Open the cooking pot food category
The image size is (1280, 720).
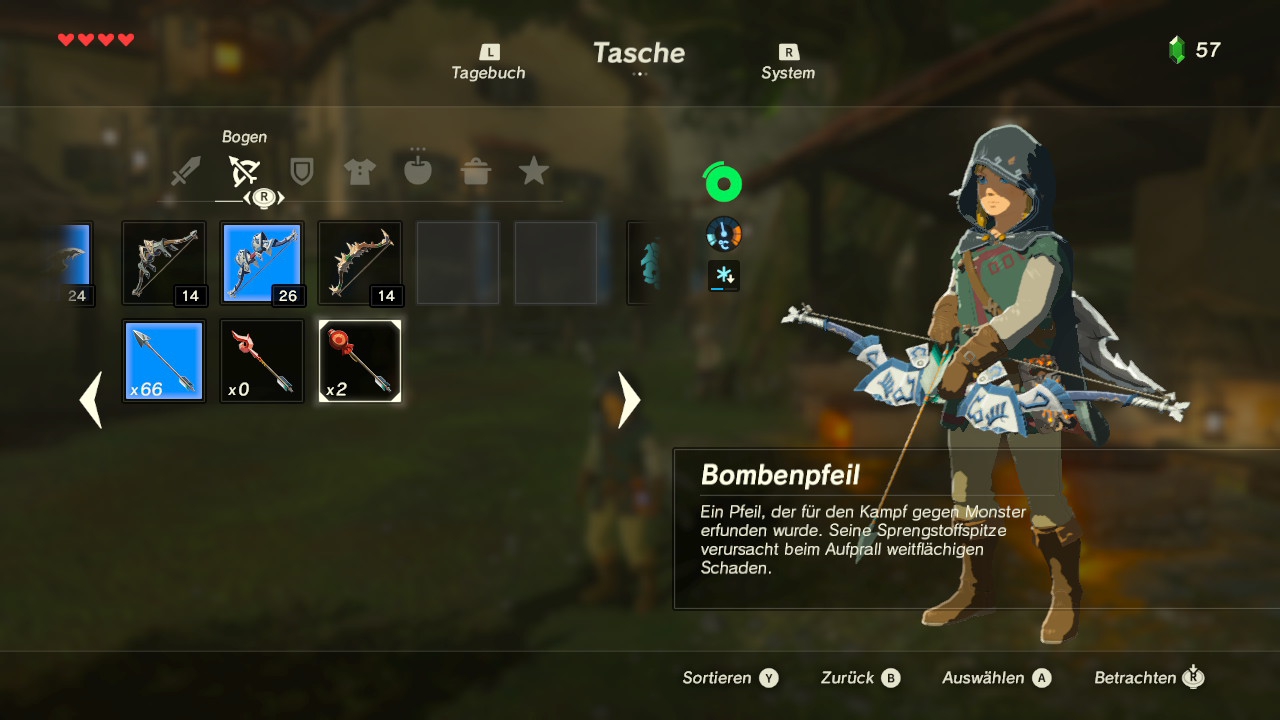476,172
